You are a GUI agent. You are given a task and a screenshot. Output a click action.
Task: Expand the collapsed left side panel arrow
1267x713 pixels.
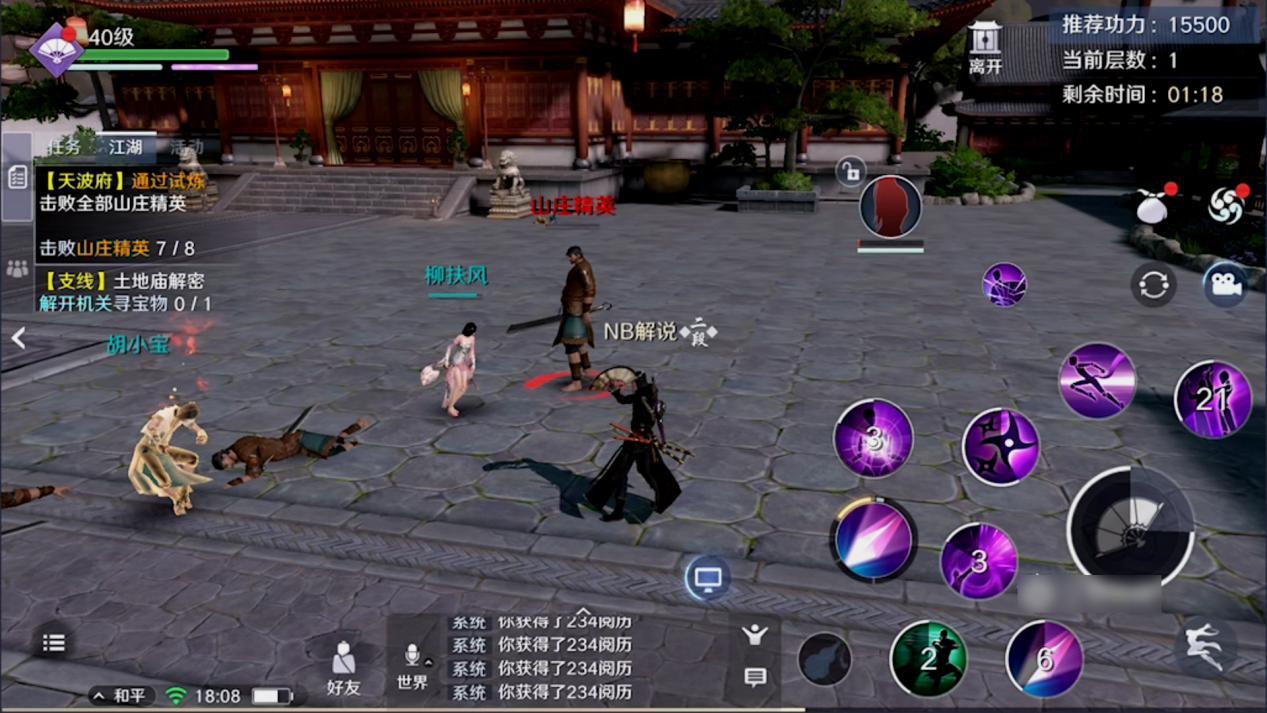tap(18, 339)
